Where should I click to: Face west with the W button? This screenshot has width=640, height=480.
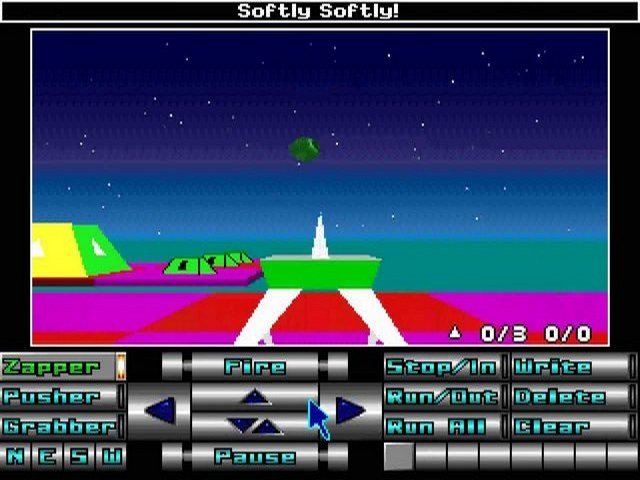point(111,457)
